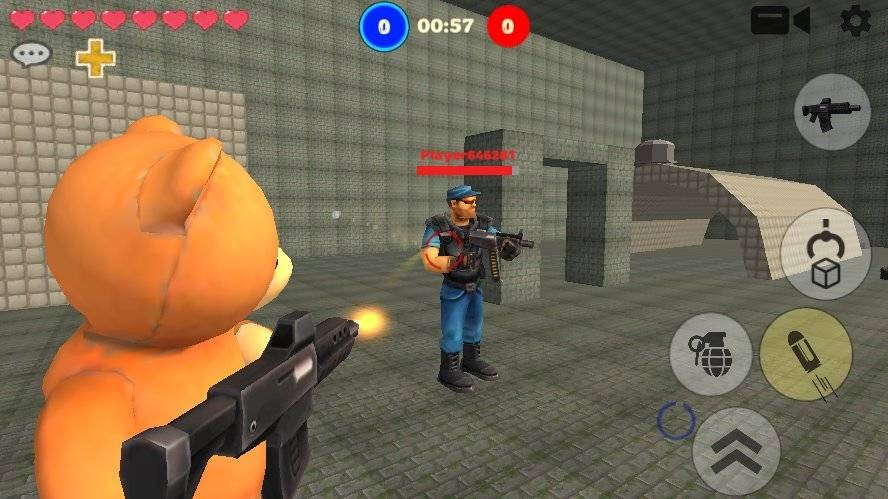Image resolution: width=888 pixels, height=499 pixels.
Task: Fire using the bullet button
Action: (806, 355)
